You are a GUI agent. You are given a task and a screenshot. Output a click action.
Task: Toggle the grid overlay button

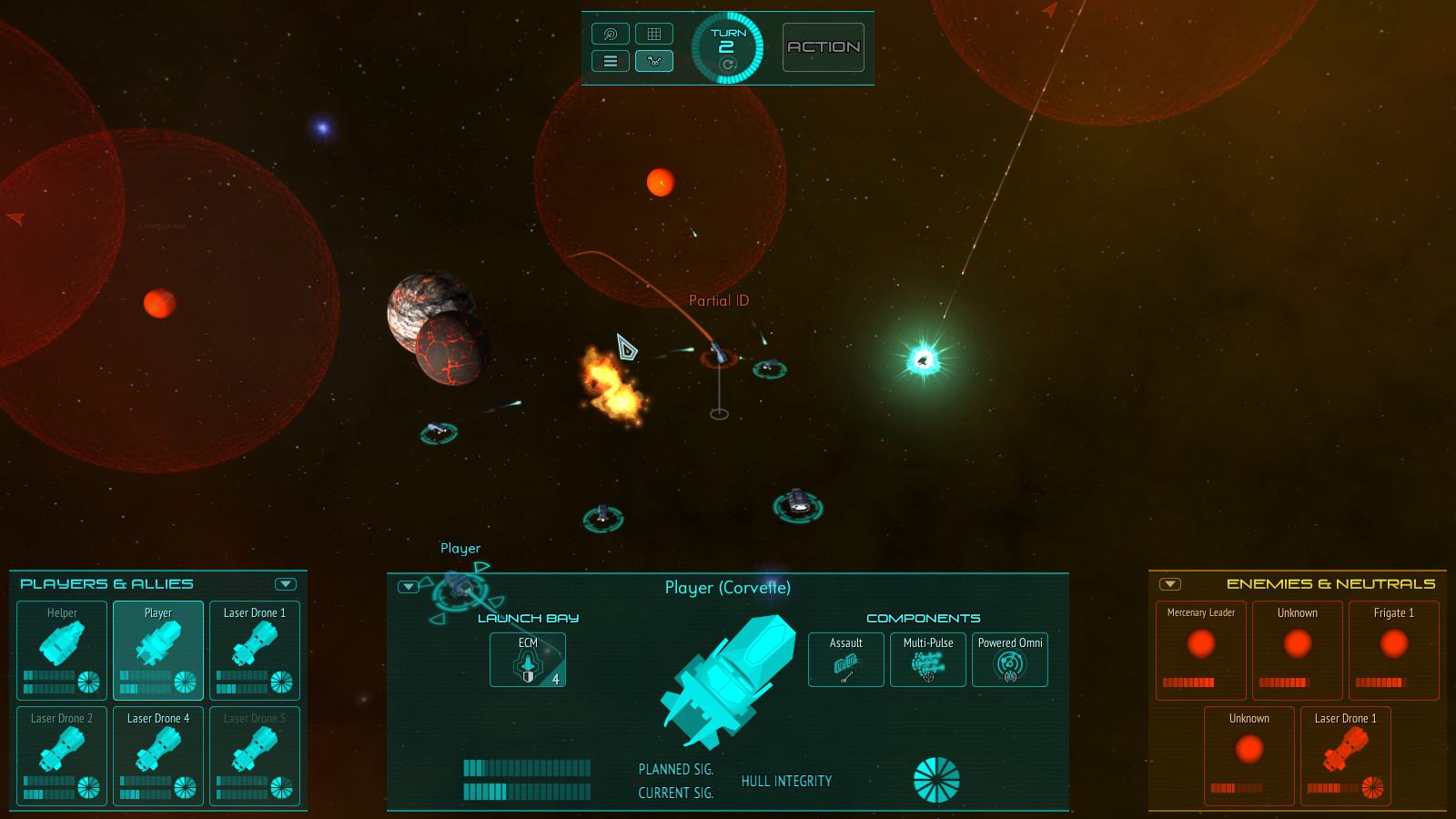click(x=653, y=35)
